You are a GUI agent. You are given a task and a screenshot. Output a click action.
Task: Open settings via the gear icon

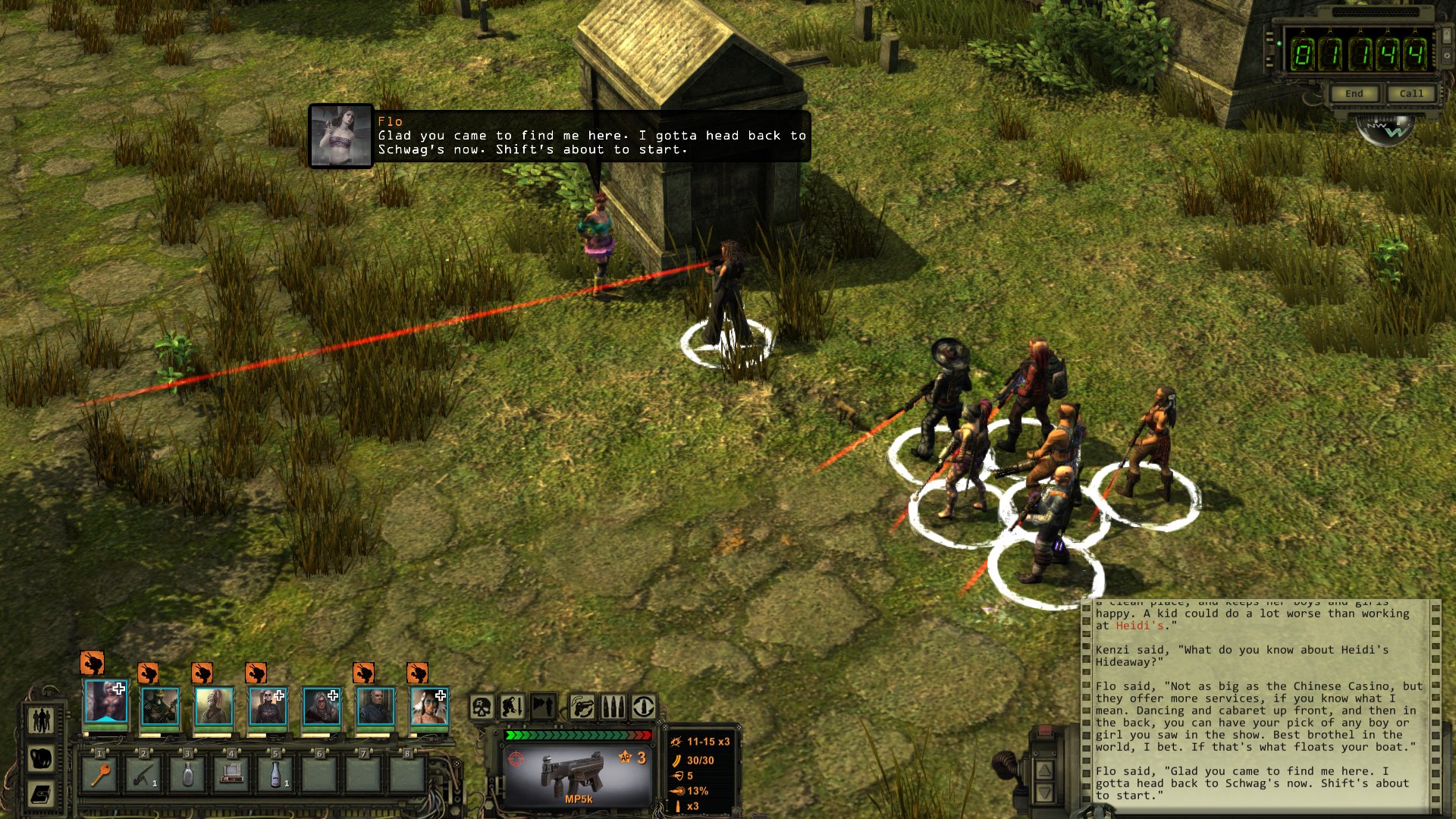coord(1447,55)
